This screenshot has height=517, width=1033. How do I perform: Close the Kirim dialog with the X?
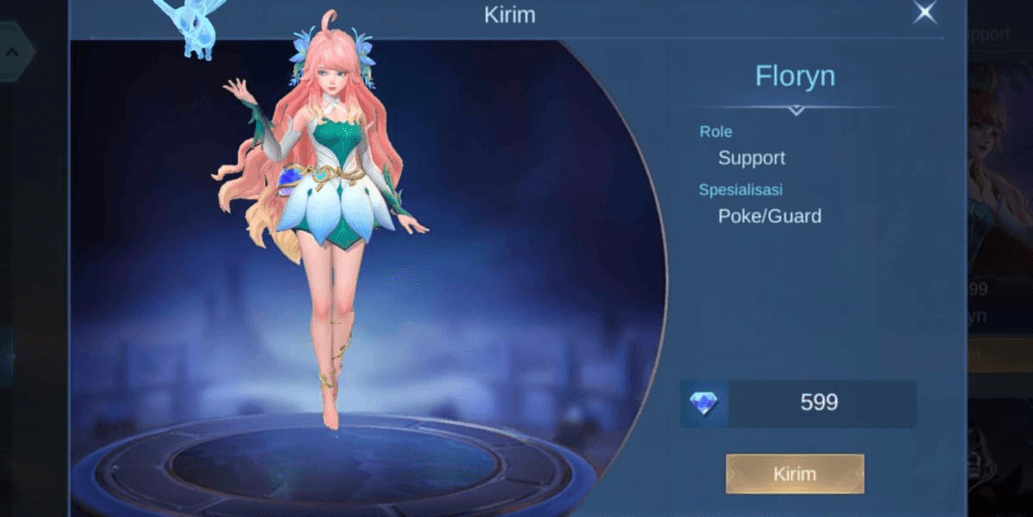click(925, 13)
